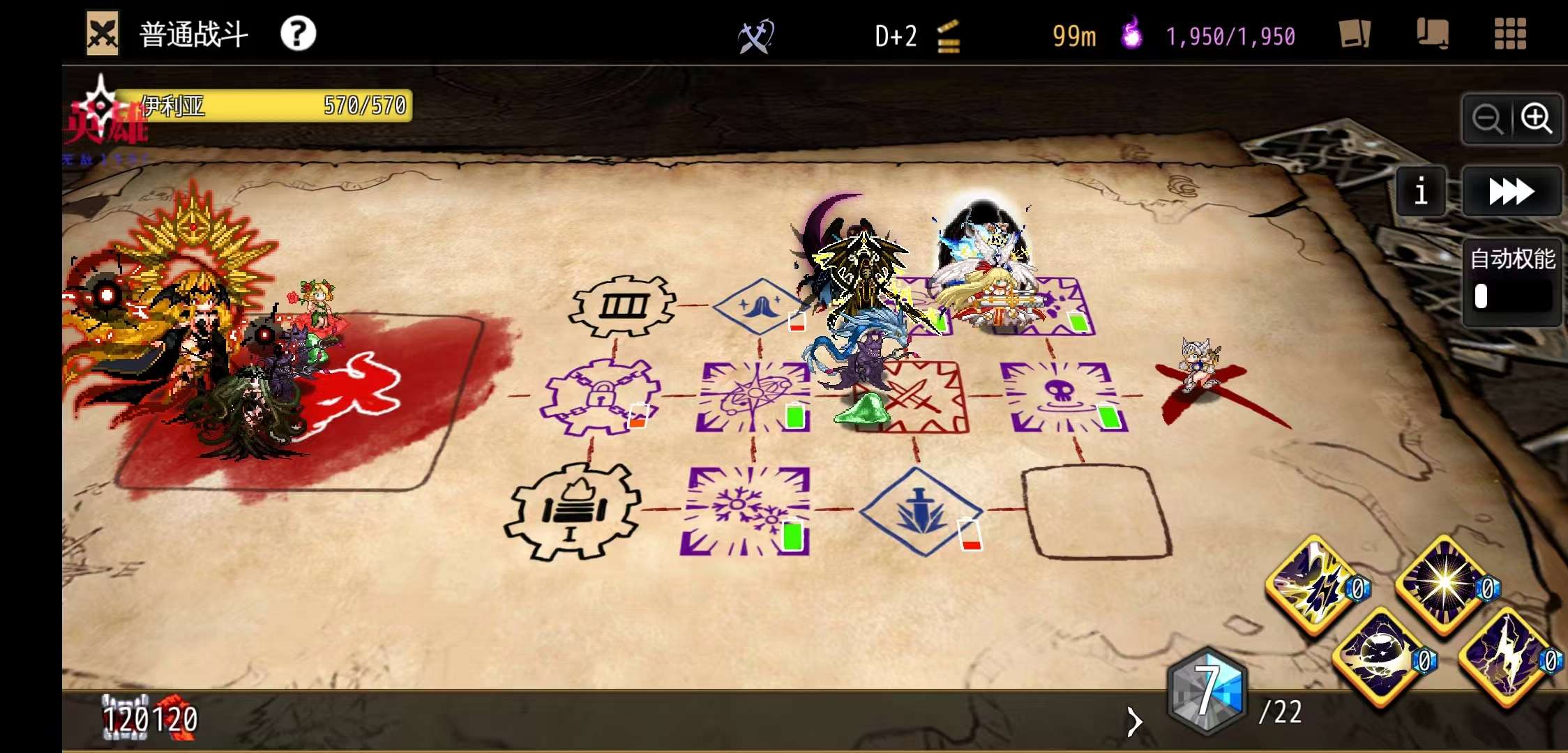The height and width of the screenshot is (753, 1568).
Task: Show info with the i button
Action: [x=1421, y=191]
